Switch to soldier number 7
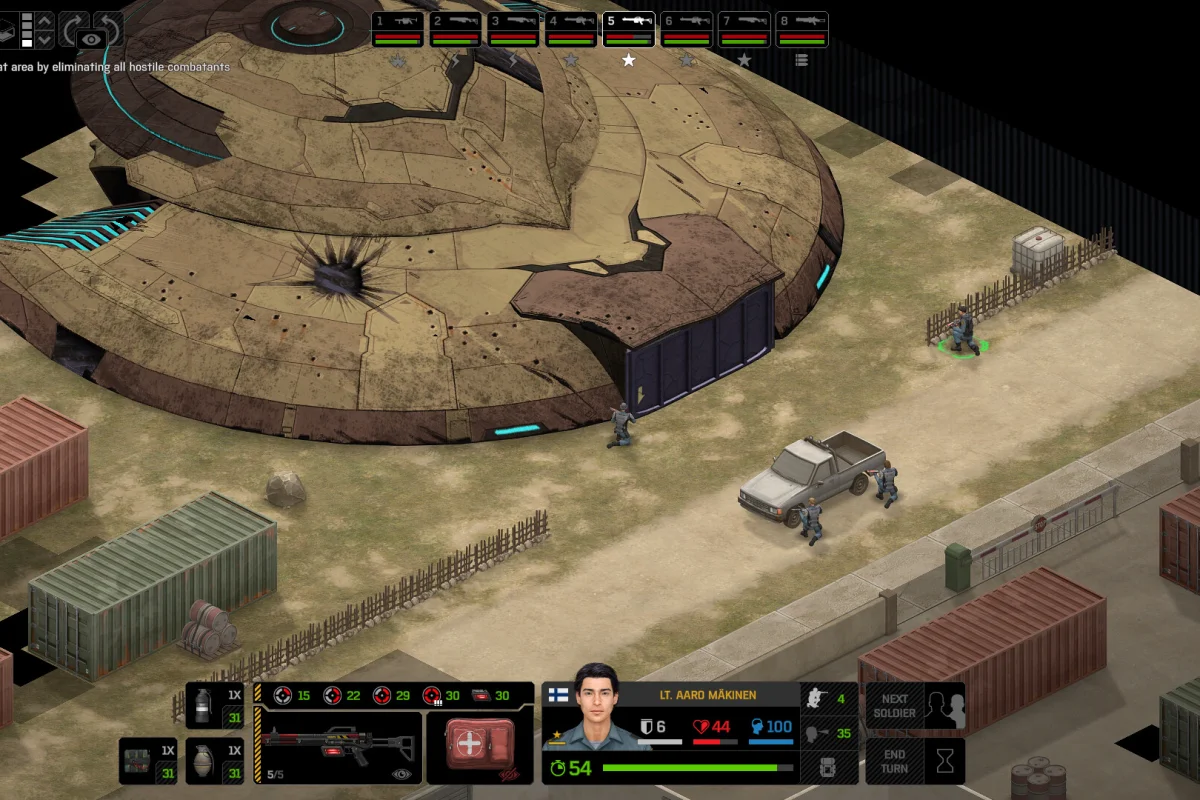This screenshot has width=1200, height=800. (745, 29)
